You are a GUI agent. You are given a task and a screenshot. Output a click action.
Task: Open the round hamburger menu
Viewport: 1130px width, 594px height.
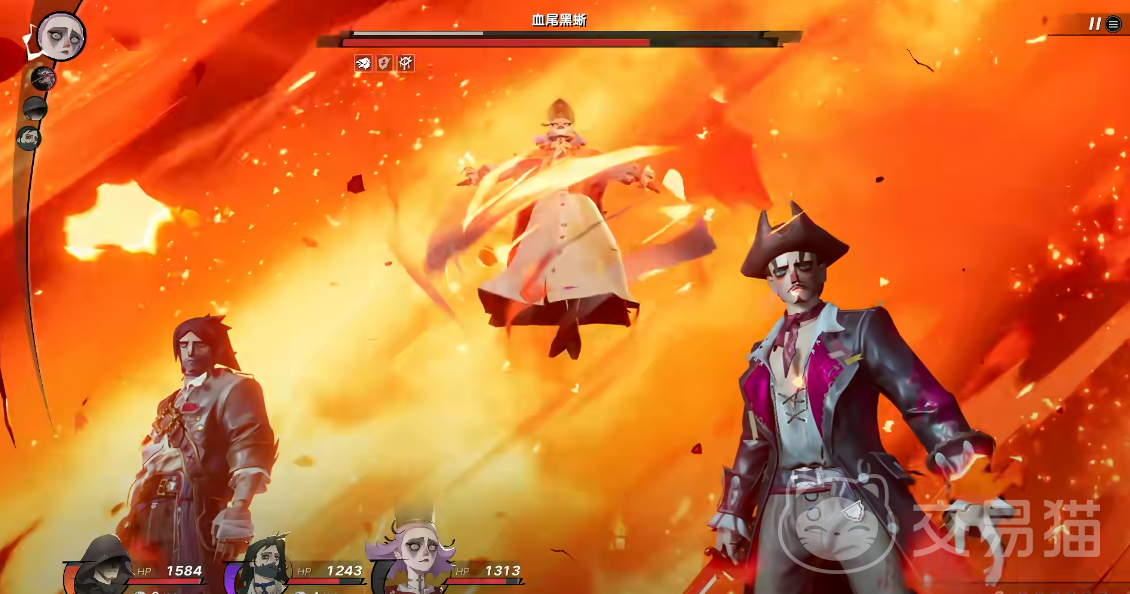tap(1114, 24)
